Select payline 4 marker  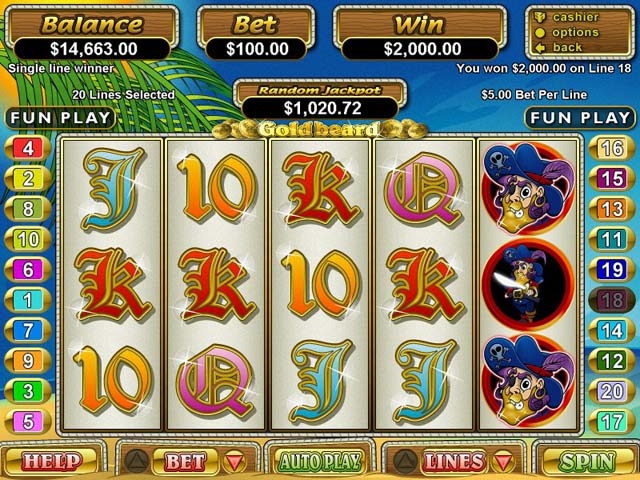click(27, 149)
